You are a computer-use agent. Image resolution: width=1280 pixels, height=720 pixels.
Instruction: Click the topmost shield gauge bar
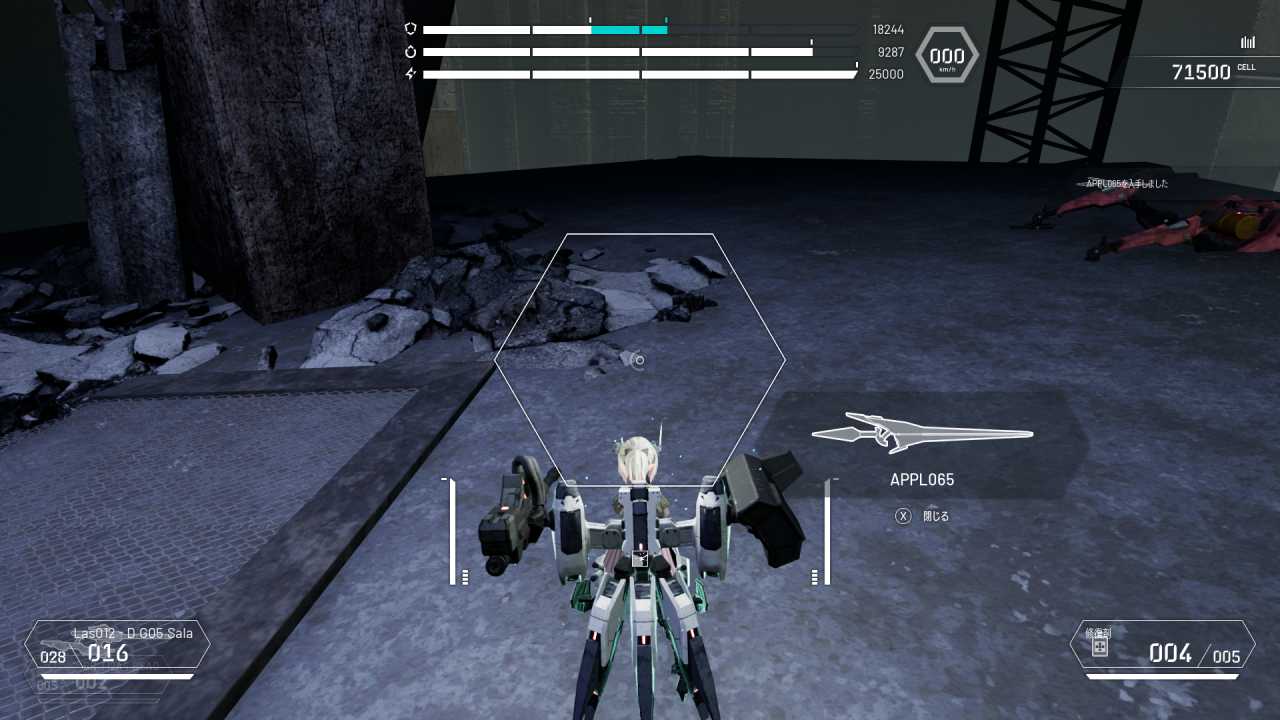pyautogui.click(x=640, y=29)
